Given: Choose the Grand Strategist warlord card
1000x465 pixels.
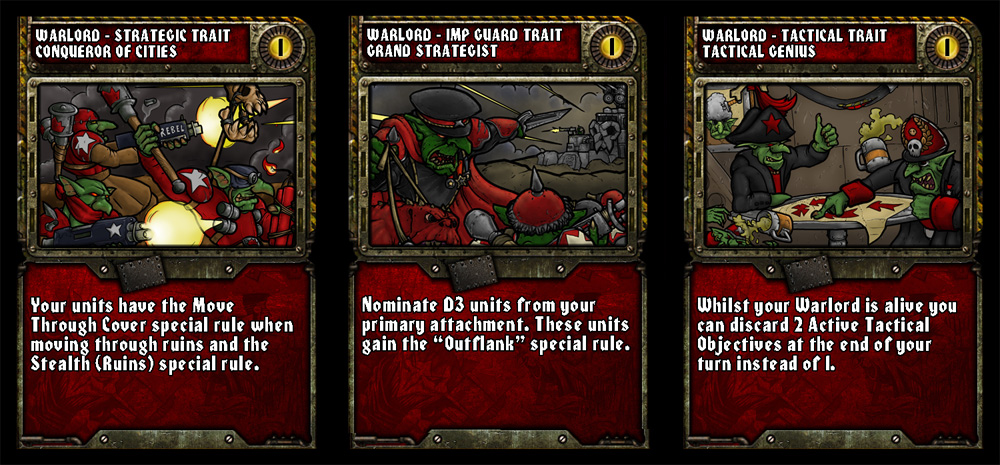Looking at the screenshot, I should [499, 232].
